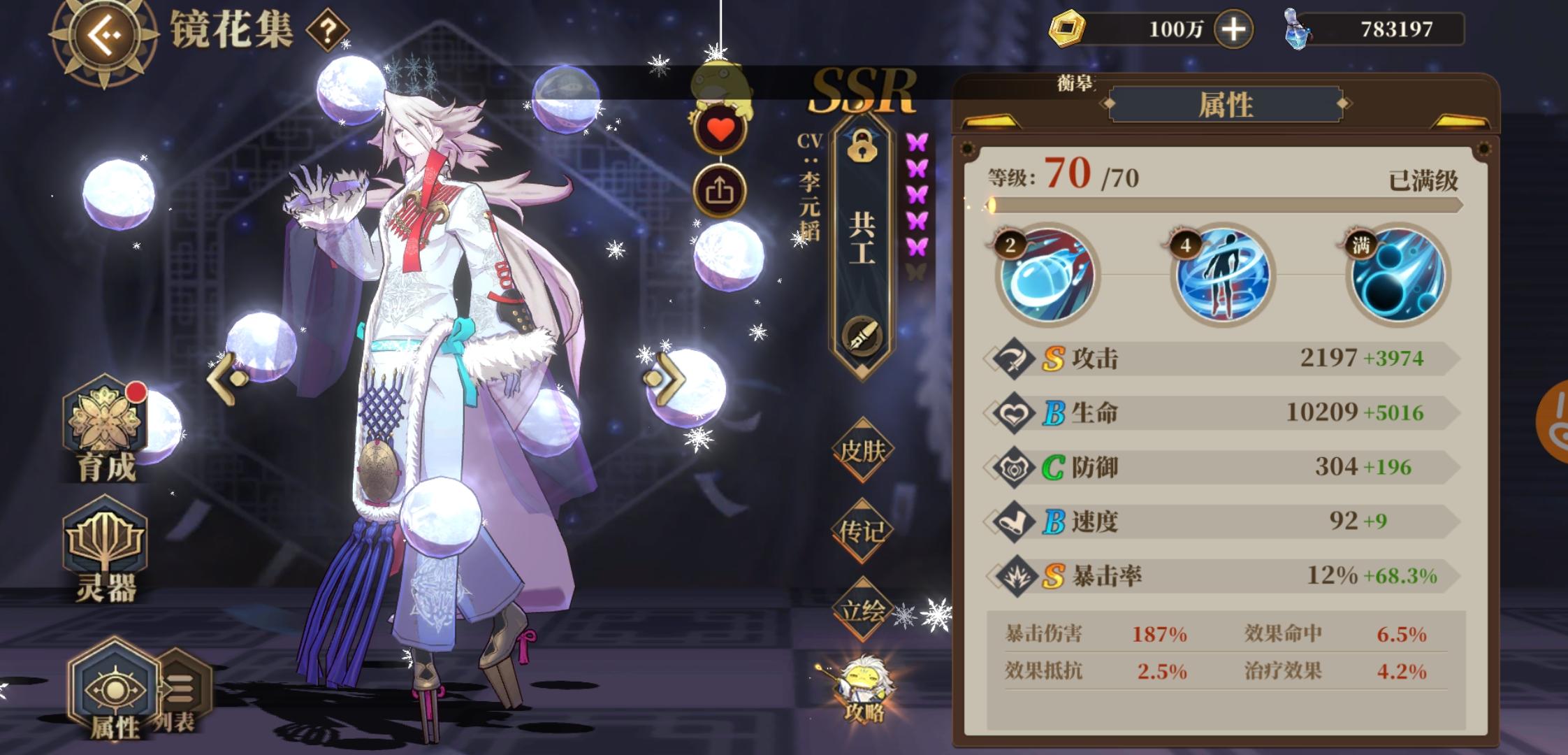The height and width of the screenshot is (755, 1568).
Task: Tap the share upload icon below the heart
Action: 721,190
